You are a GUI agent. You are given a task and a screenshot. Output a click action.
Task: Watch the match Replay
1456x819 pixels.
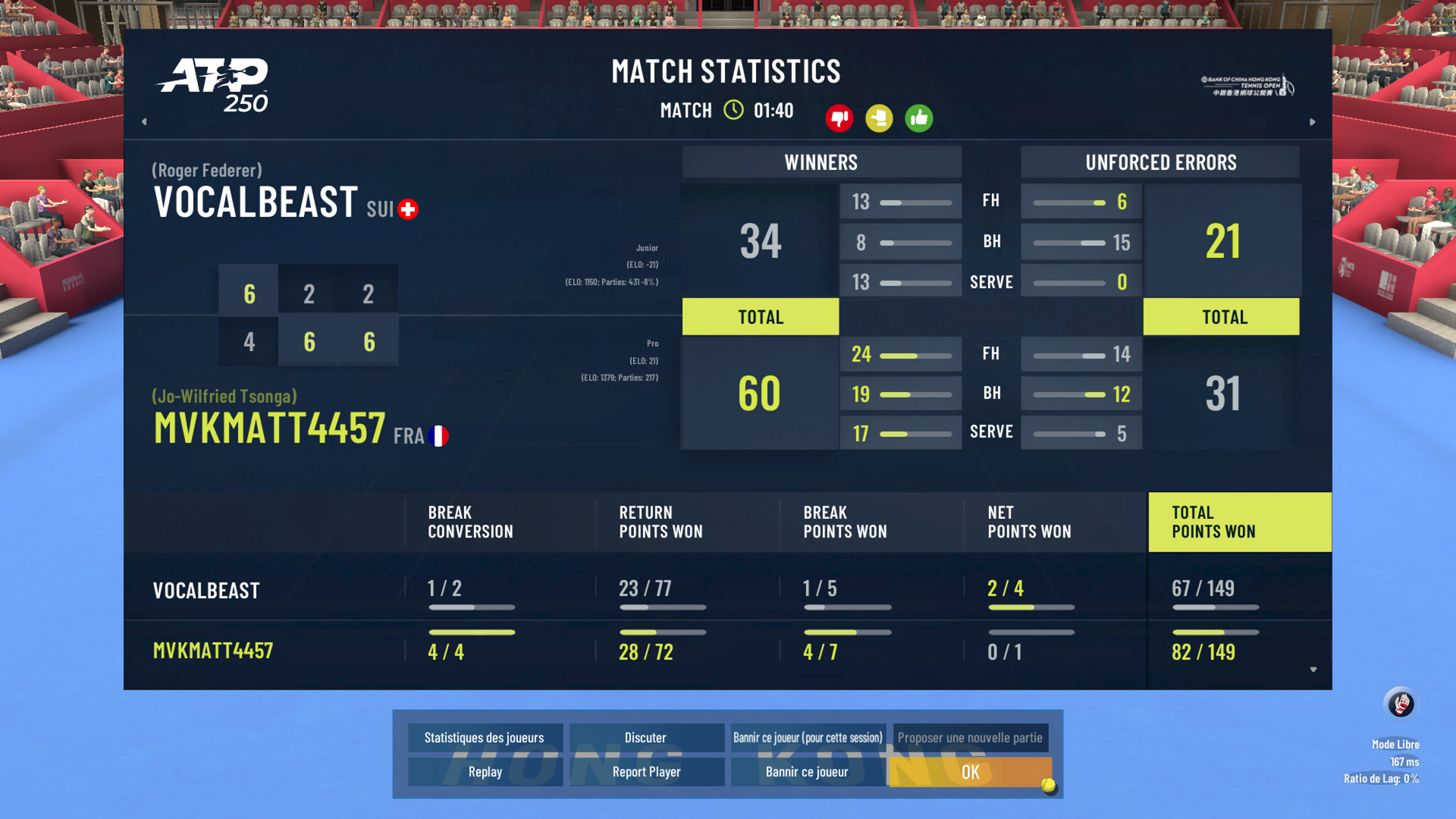coord(485,772)
